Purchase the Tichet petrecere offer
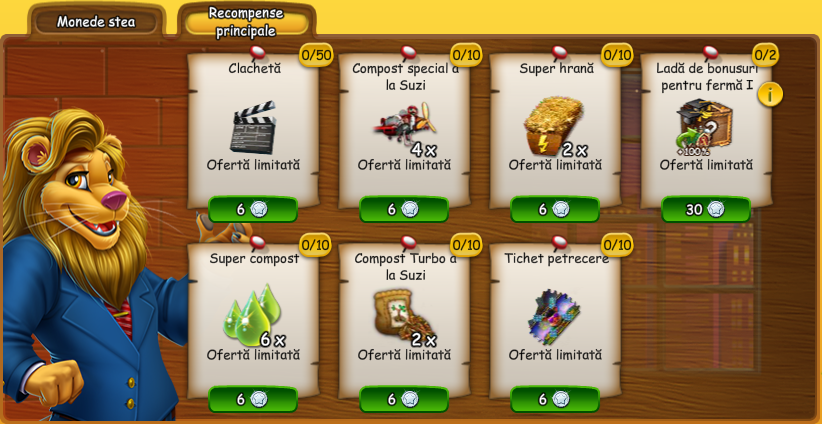 tap(554, 399)
